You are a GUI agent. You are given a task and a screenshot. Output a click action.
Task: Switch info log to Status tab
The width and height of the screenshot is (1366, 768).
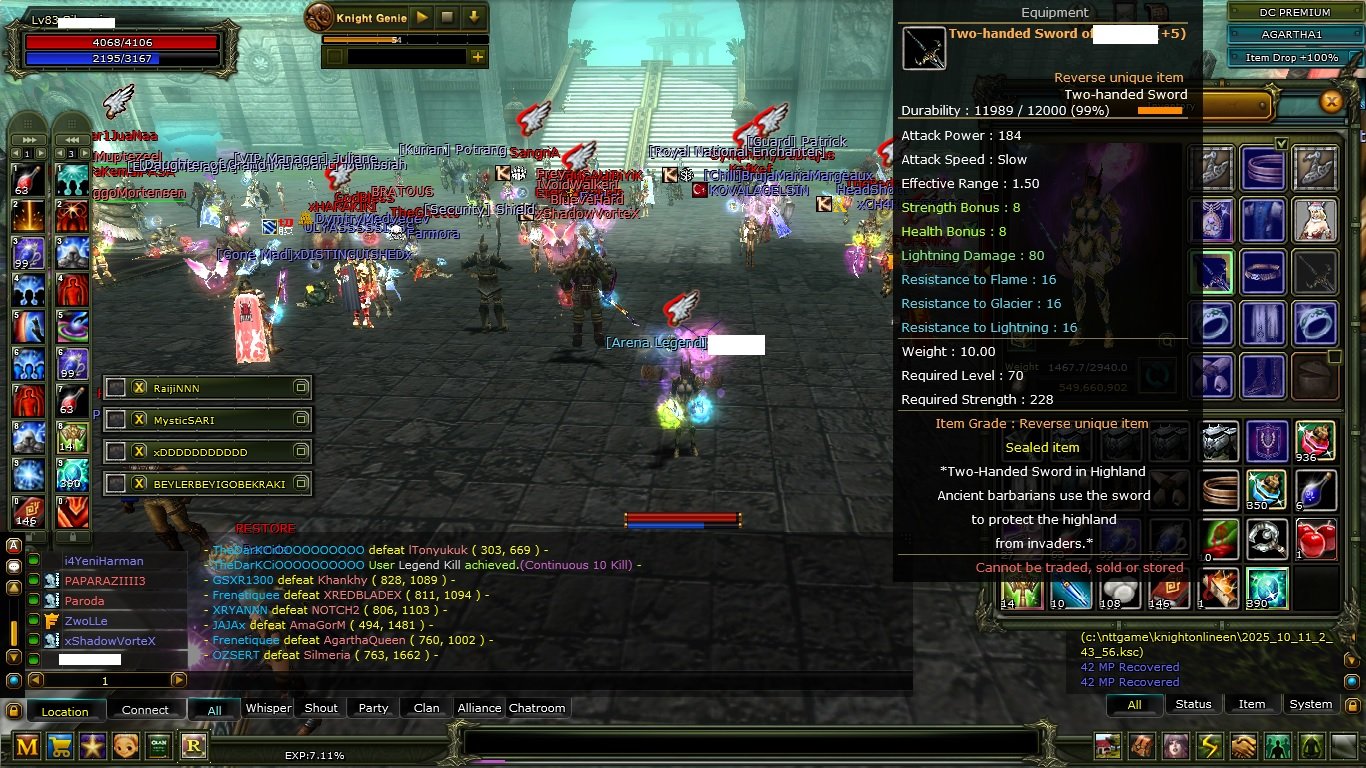click(x=1193, y=704)
